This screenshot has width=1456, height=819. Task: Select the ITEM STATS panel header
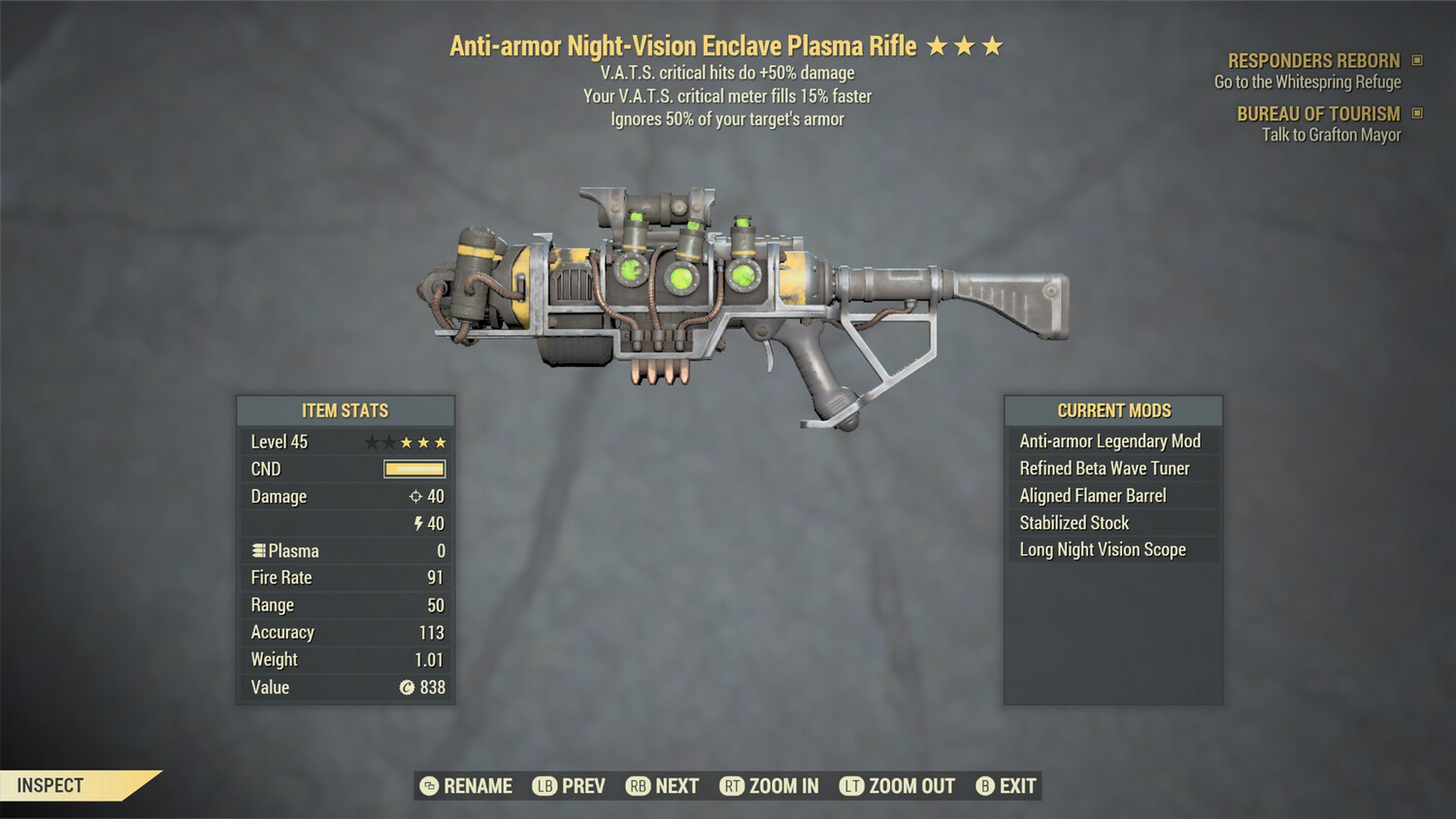(346, 410)
